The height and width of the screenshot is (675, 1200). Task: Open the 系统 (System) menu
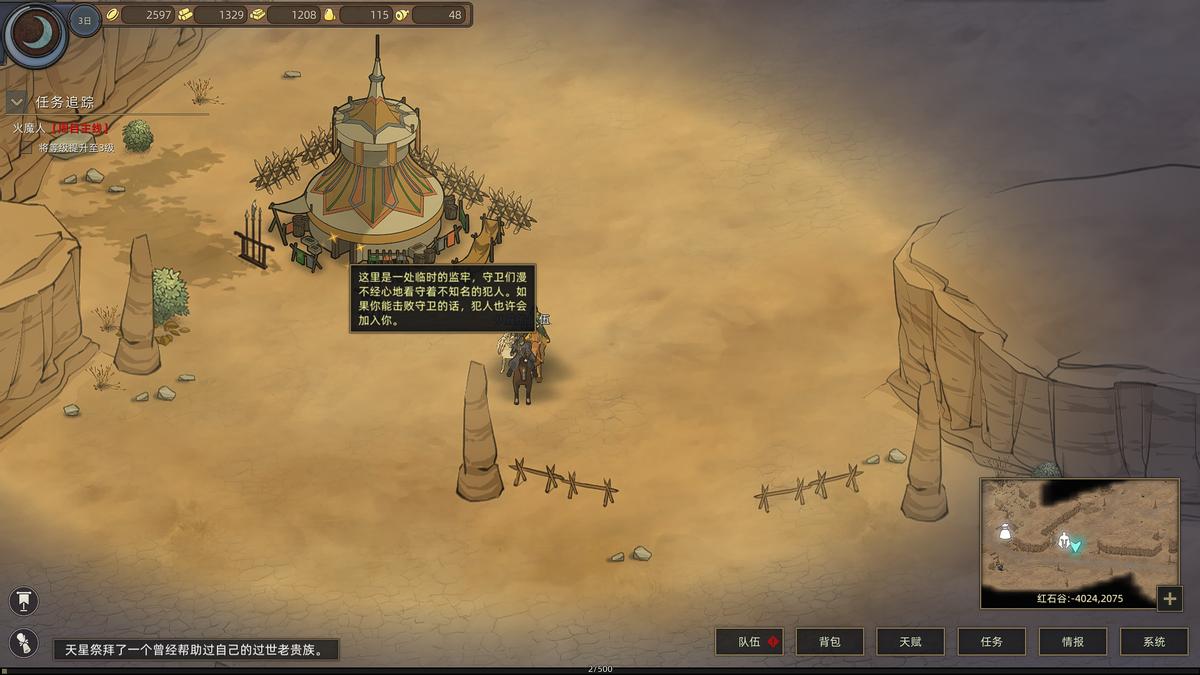coord(1153,642)
